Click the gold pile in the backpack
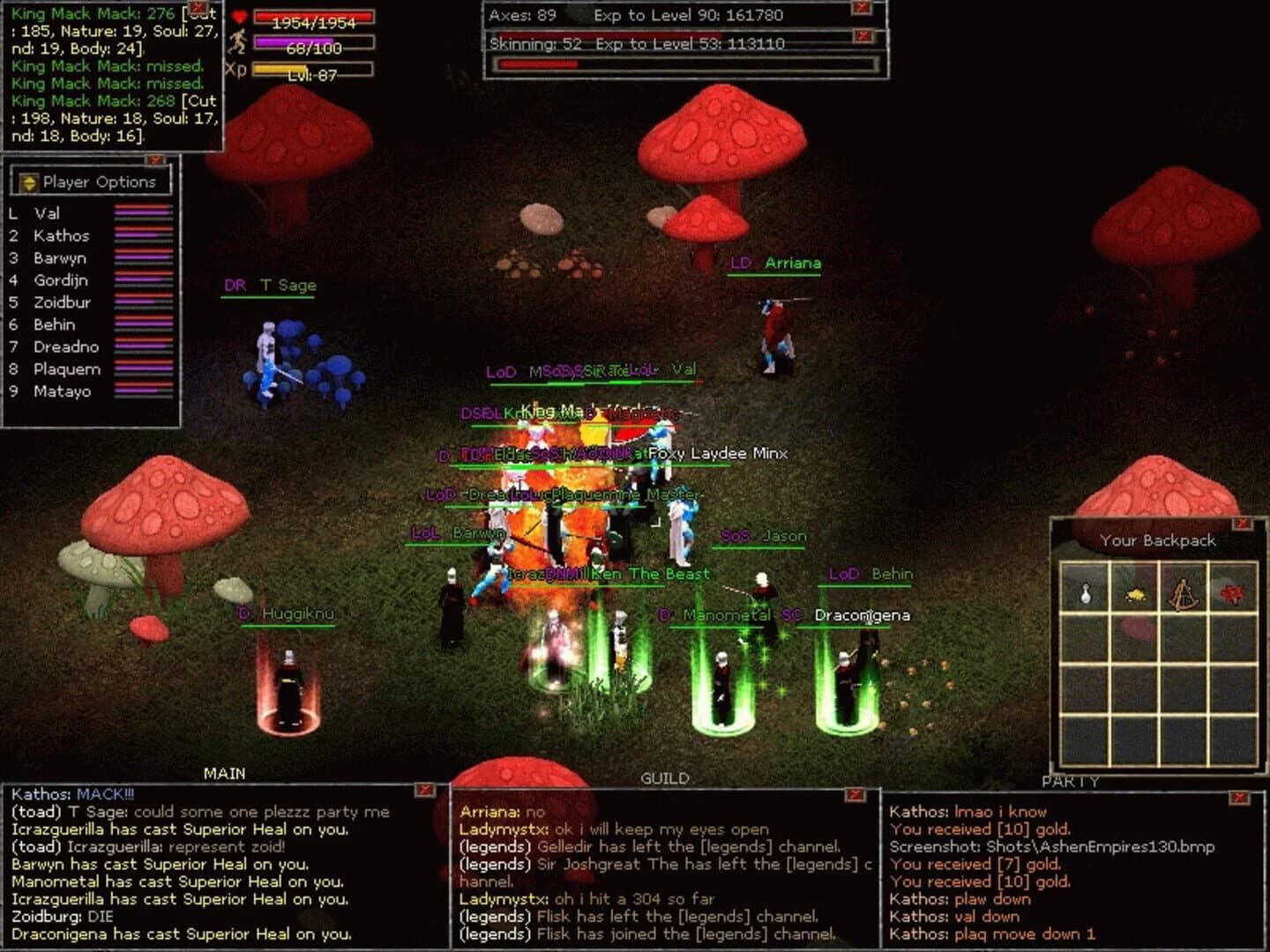The height and width of the screenshot is (952, 1270). [x=1136, y=593]
